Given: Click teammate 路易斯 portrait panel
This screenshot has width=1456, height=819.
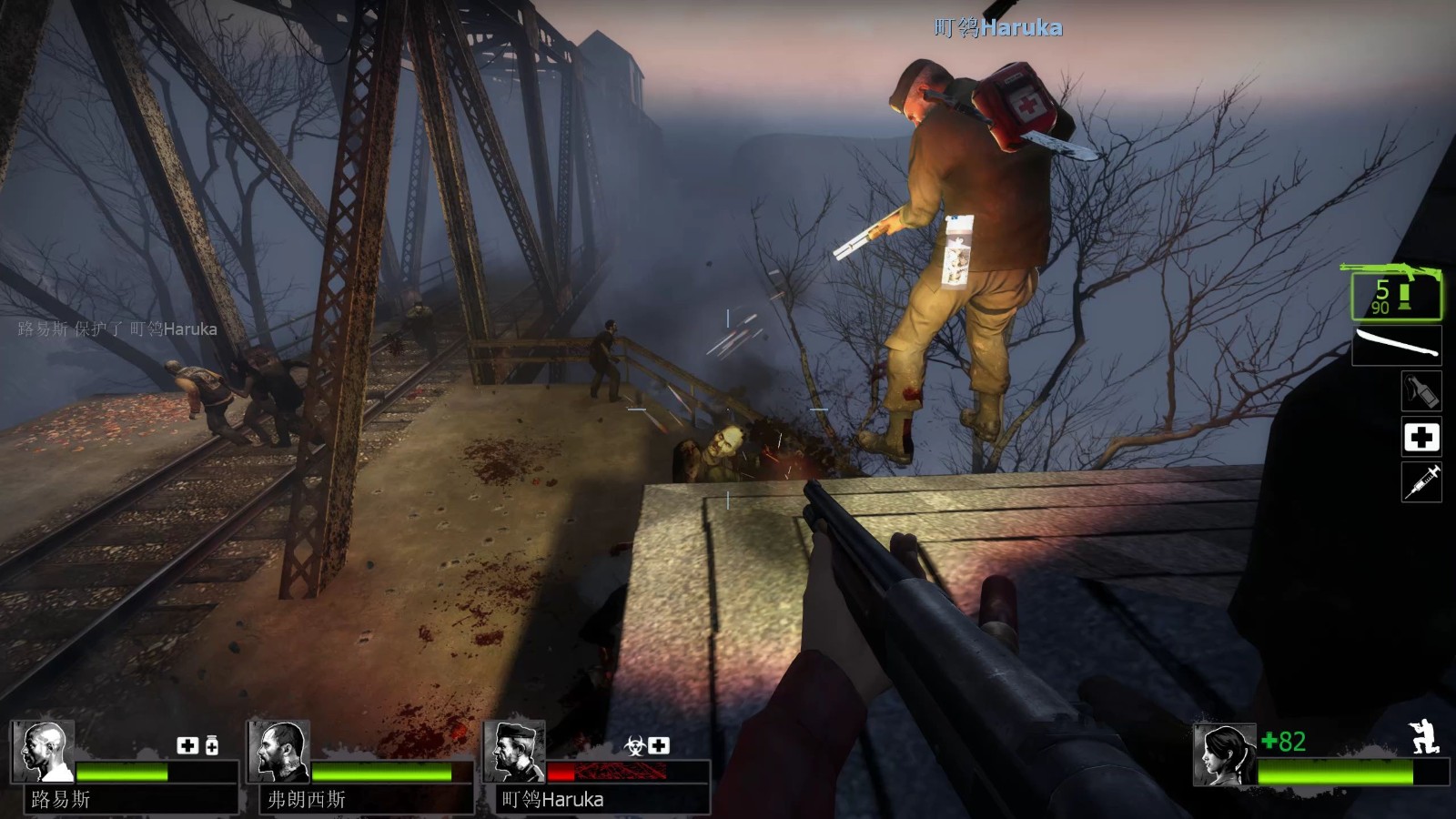Looking at the screenshot, I should pos(43,752).
